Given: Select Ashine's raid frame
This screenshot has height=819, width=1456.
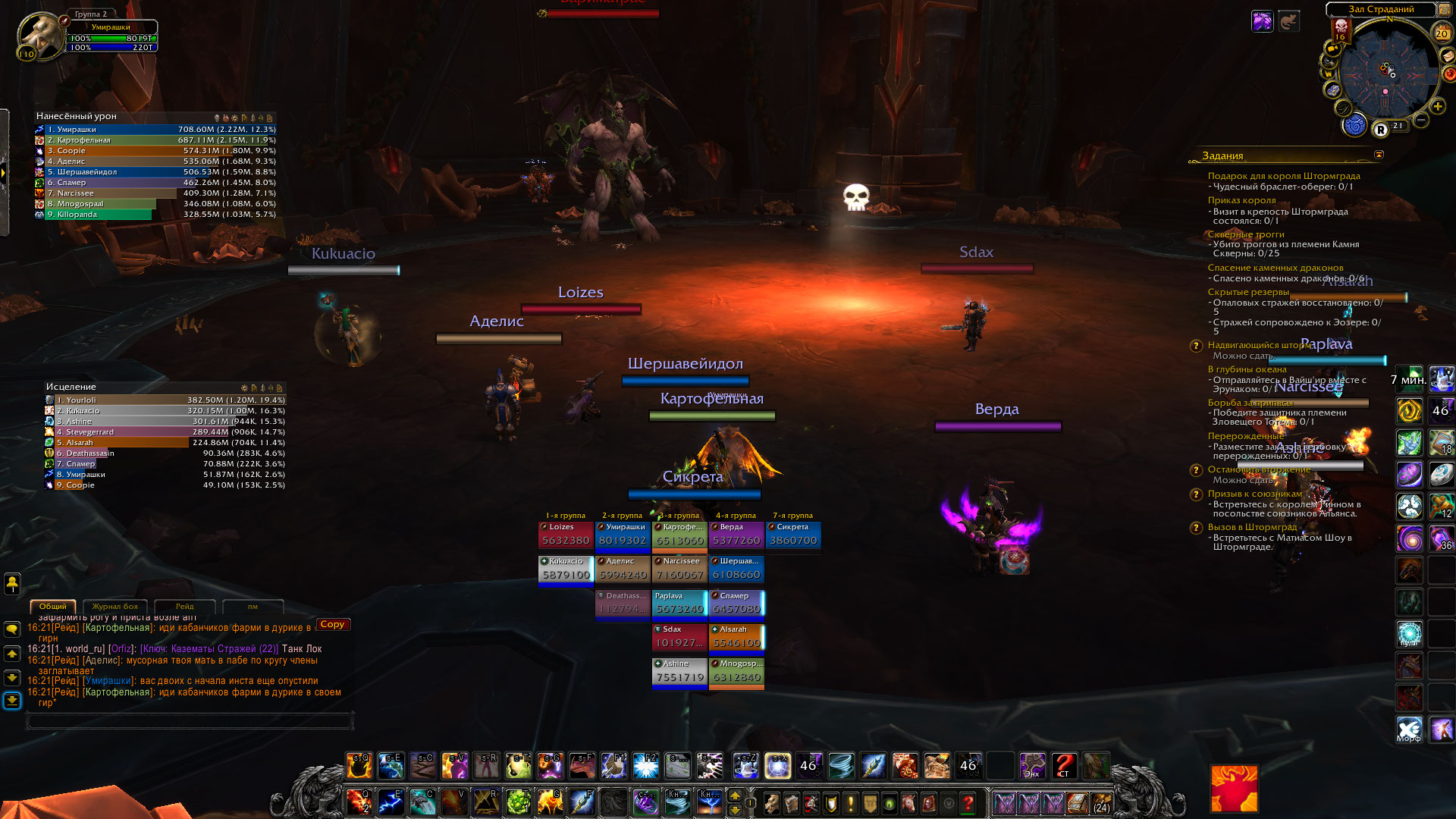Looking at the screenshot, I should [x=679, y=671].
